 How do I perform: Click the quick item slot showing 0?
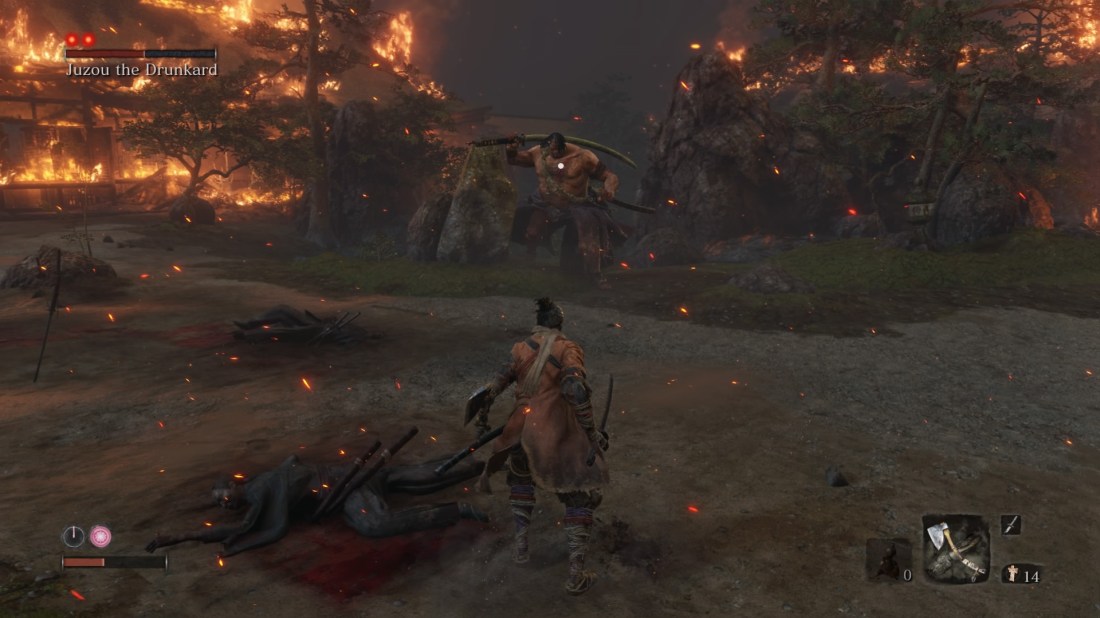tap(888, 560)
